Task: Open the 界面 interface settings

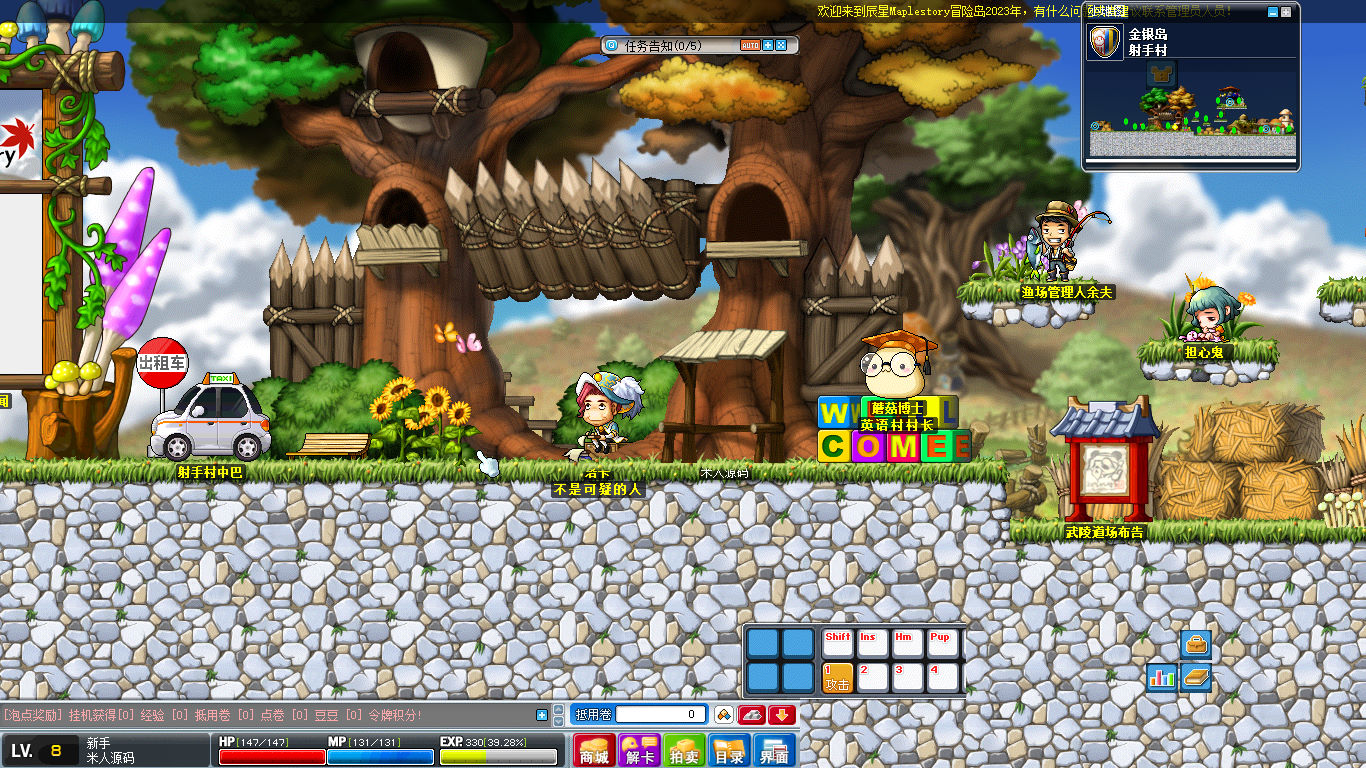Action: click(x=774, y=751)
